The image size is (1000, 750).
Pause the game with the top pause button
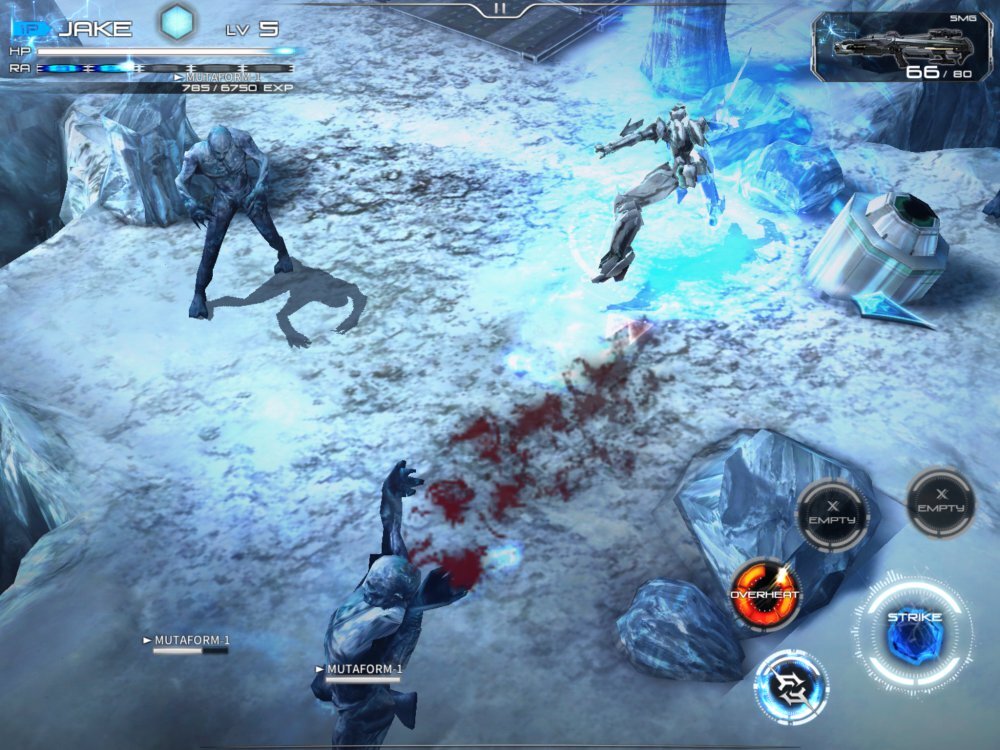[499, 9]
